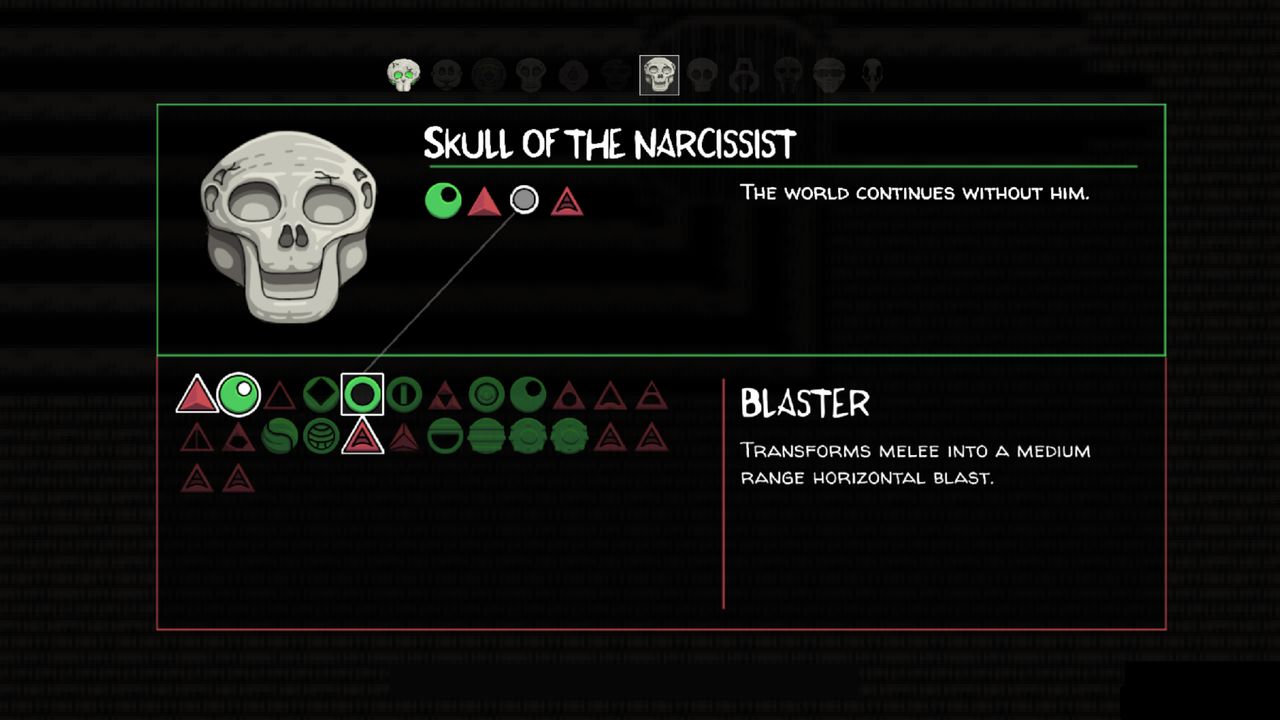1280x720 pixels.
Task: Select the green half-visor circle ability
Action: (446, 437)
